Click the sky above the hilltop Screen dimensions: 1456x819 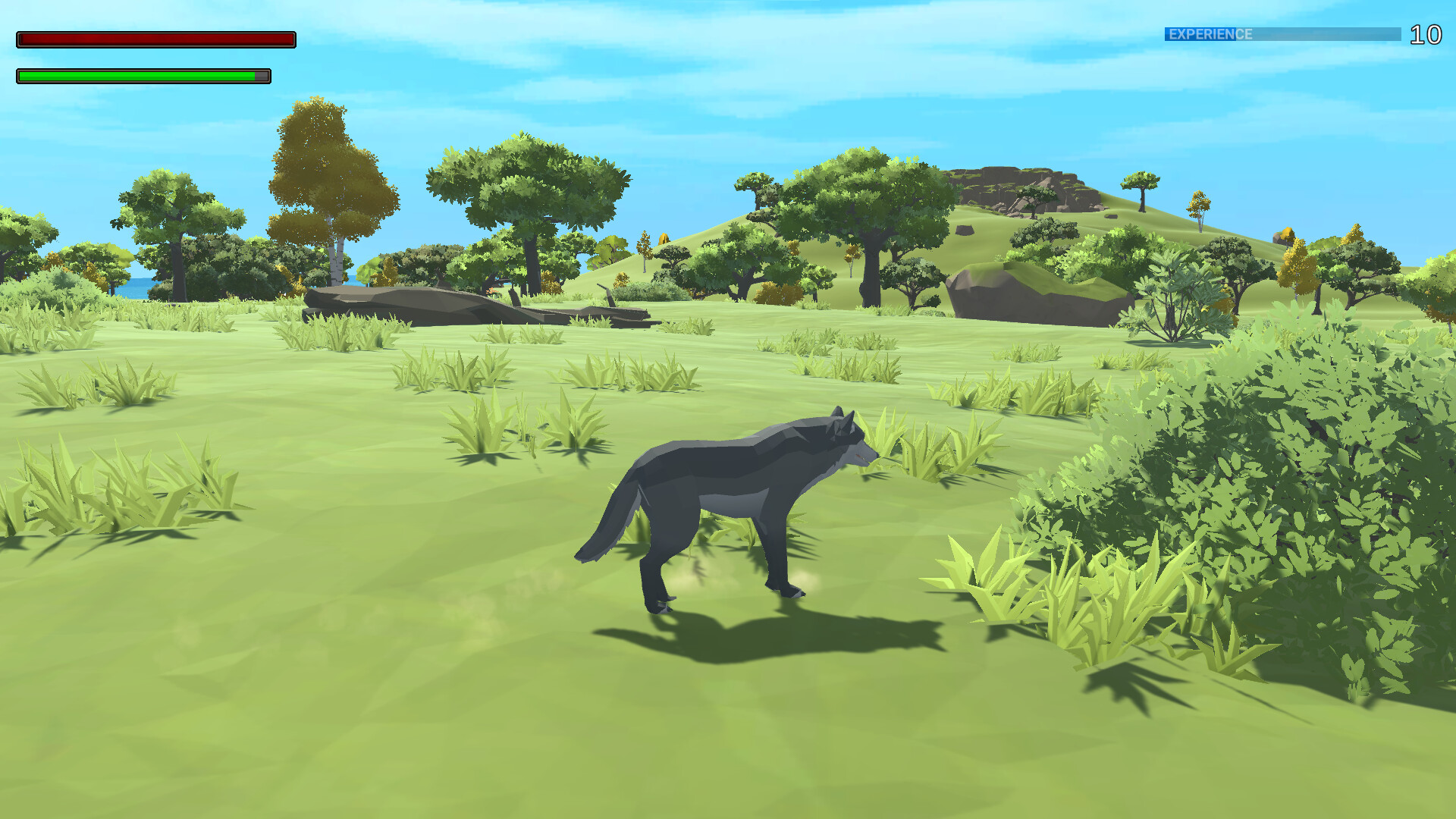coord(1024,99)
